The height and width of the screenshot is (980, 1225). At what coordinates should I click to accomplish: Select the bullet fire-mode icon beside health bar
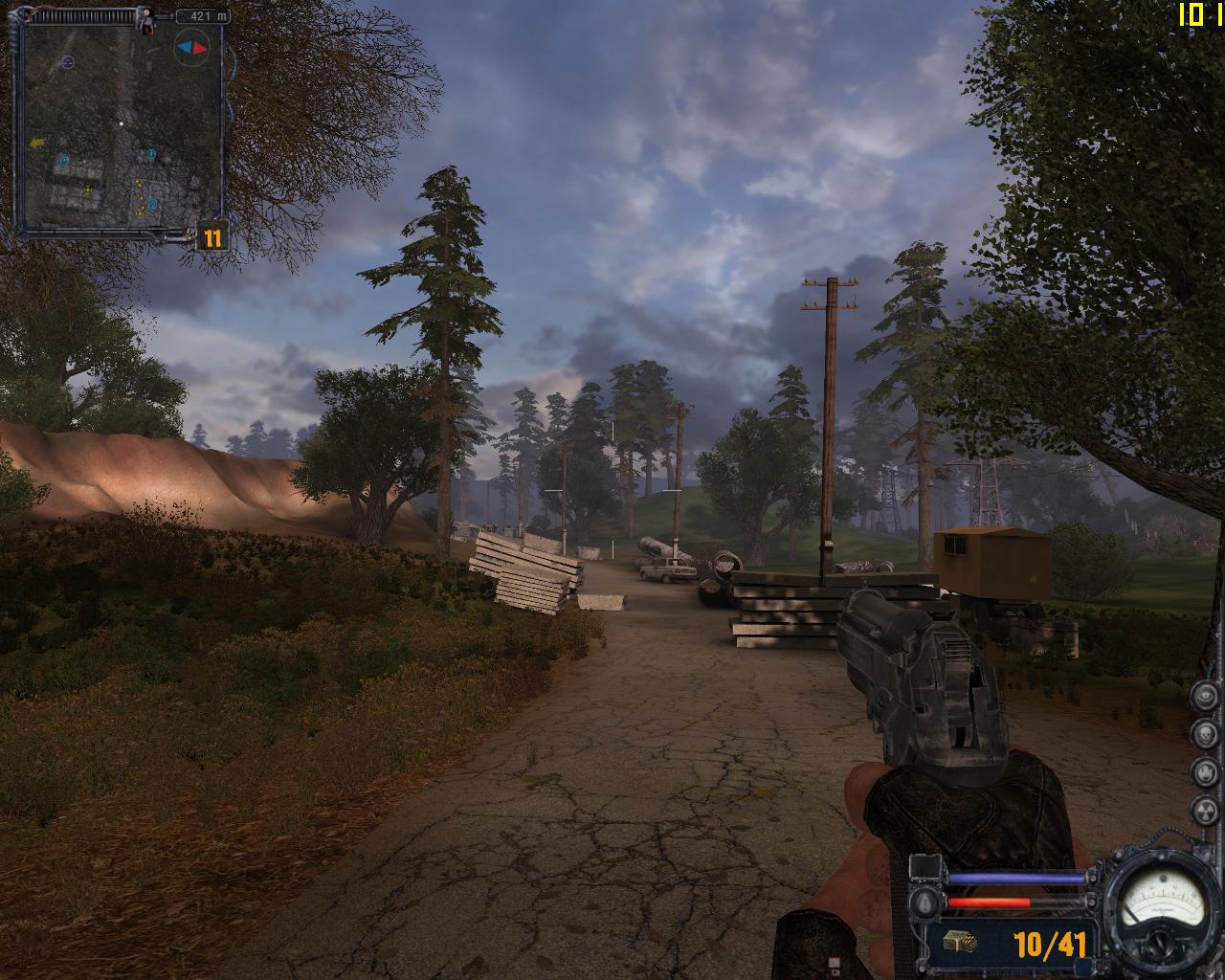[924, 902]
